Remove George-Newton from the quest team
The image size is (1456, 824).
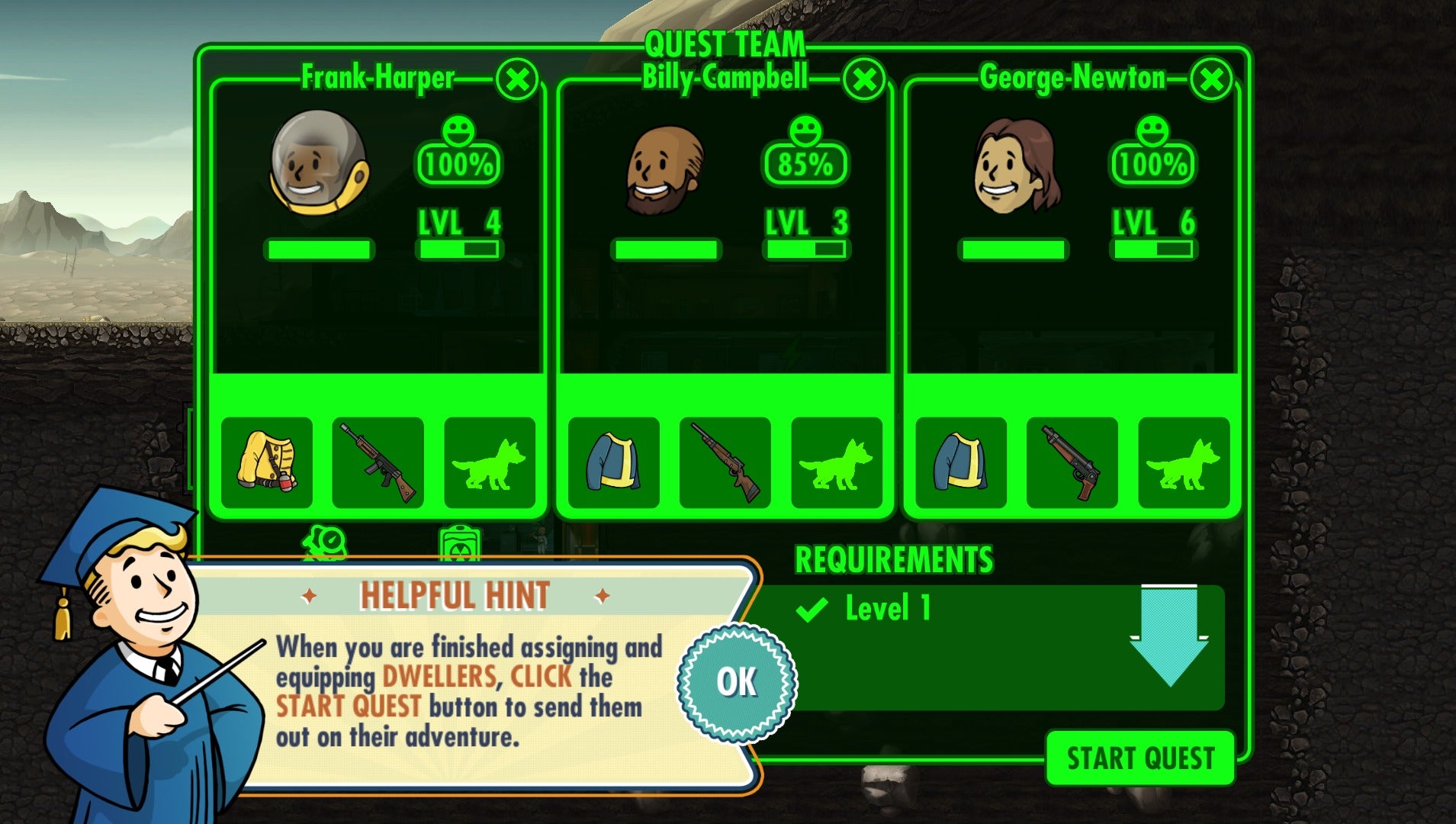click(1210, 79)
